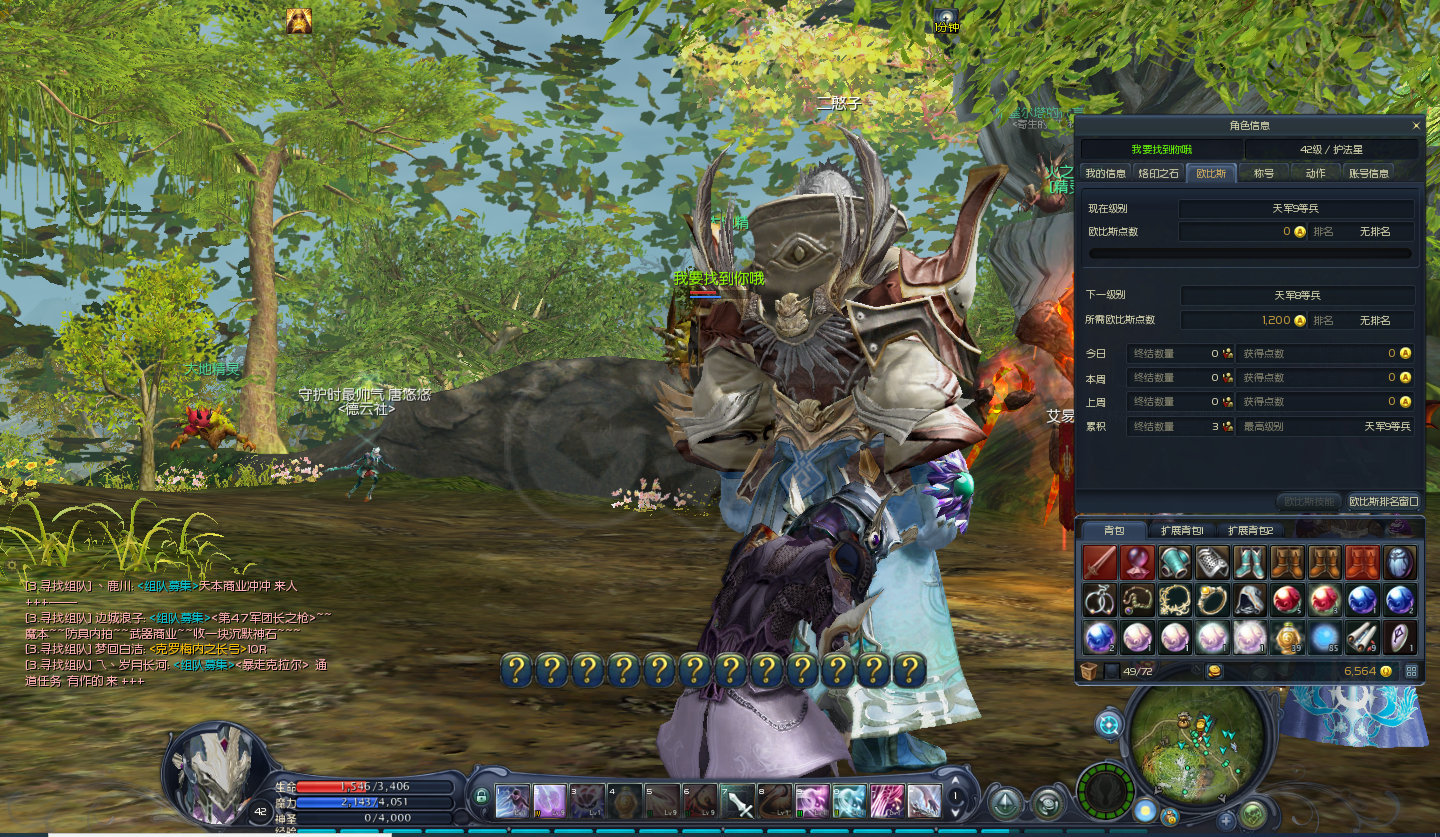Click the hotbar lock icon
The image size is (1440, 837).
coord(482,796)
